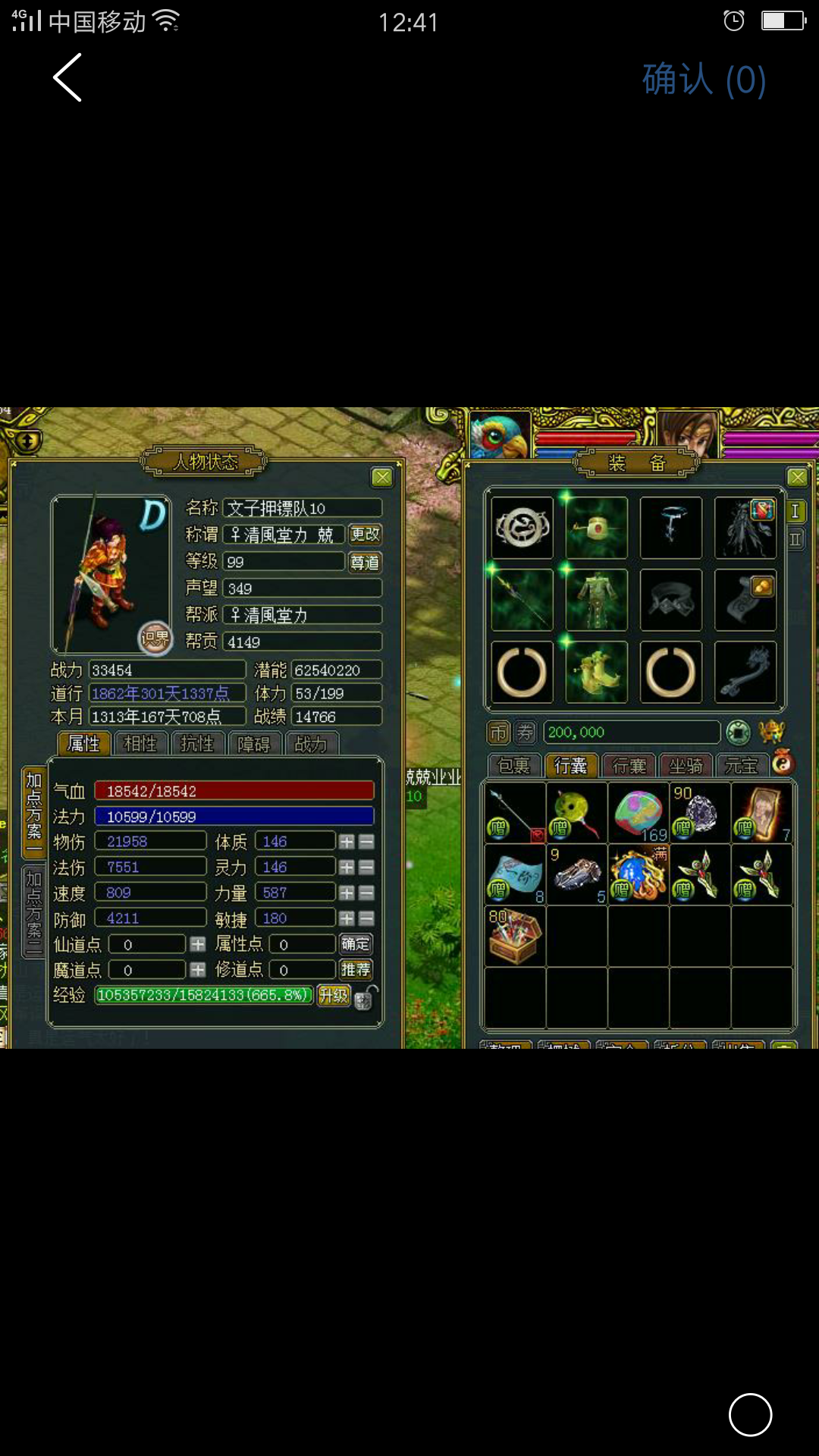The width and height of the screenshot is (819, 1456).
Task: Click the 更改 title change button
Action: click(365, 535)
